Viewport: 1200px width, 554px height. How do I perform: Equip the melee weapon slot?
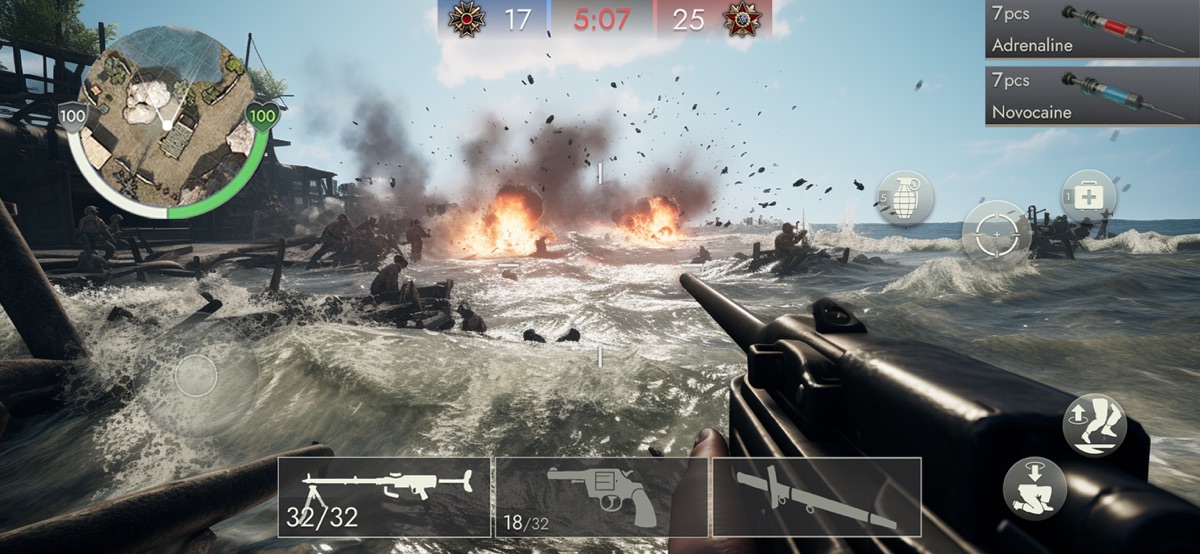(816, 497)
